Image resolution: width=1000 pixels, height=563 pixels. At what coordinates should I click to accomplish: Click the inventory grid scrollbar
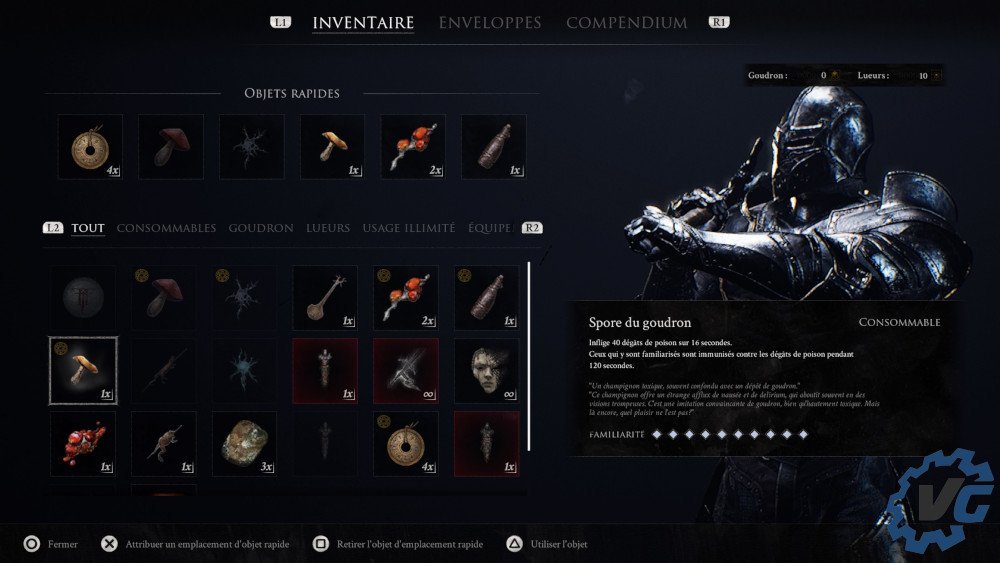[529, 355]
